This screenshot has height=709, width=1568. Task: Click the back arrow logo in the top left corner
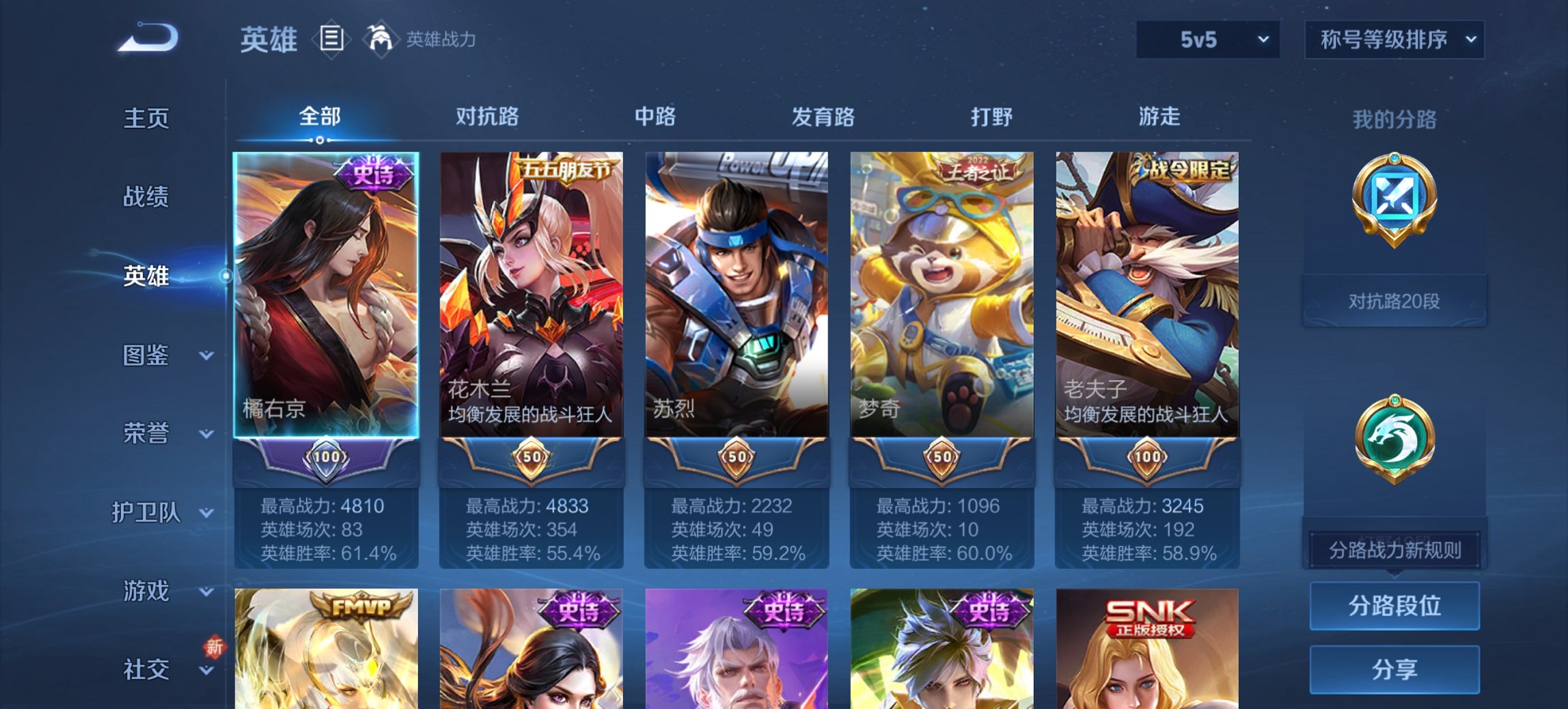tap(147, 39)
